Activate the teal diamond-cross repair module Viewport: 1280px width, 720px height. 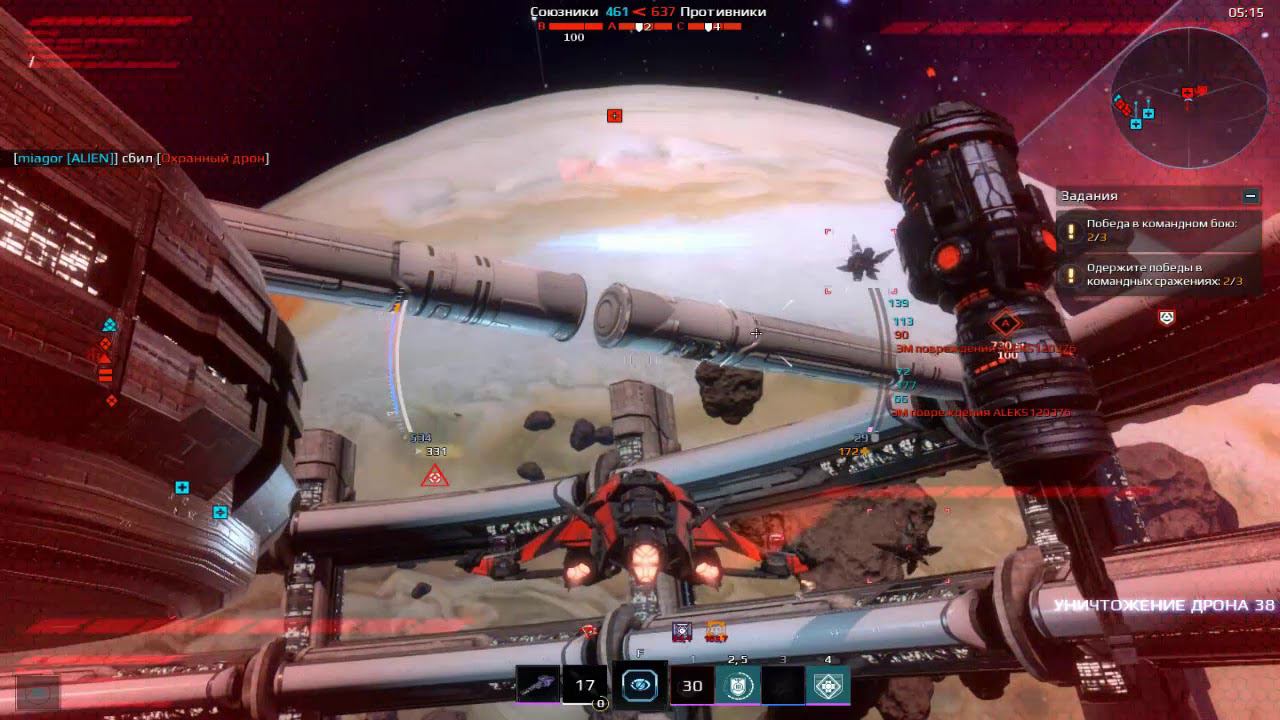827,686
